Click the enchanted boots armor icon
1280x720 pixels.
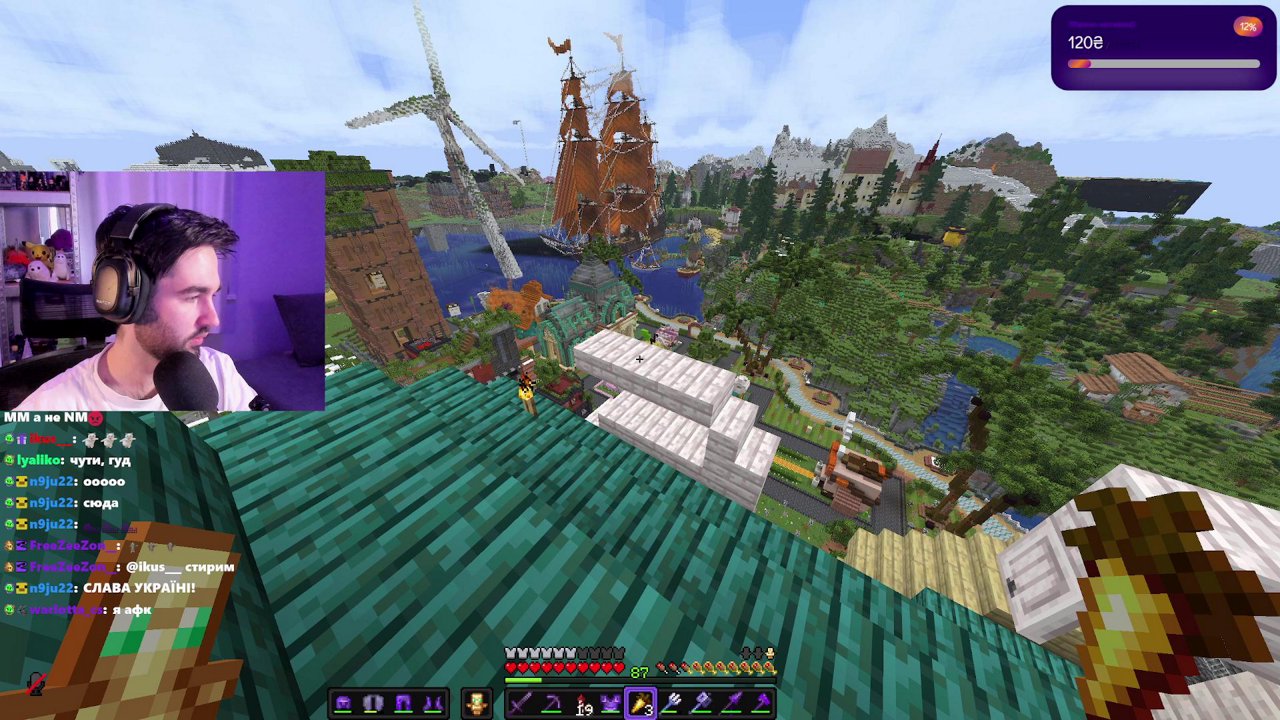point(432,702)
